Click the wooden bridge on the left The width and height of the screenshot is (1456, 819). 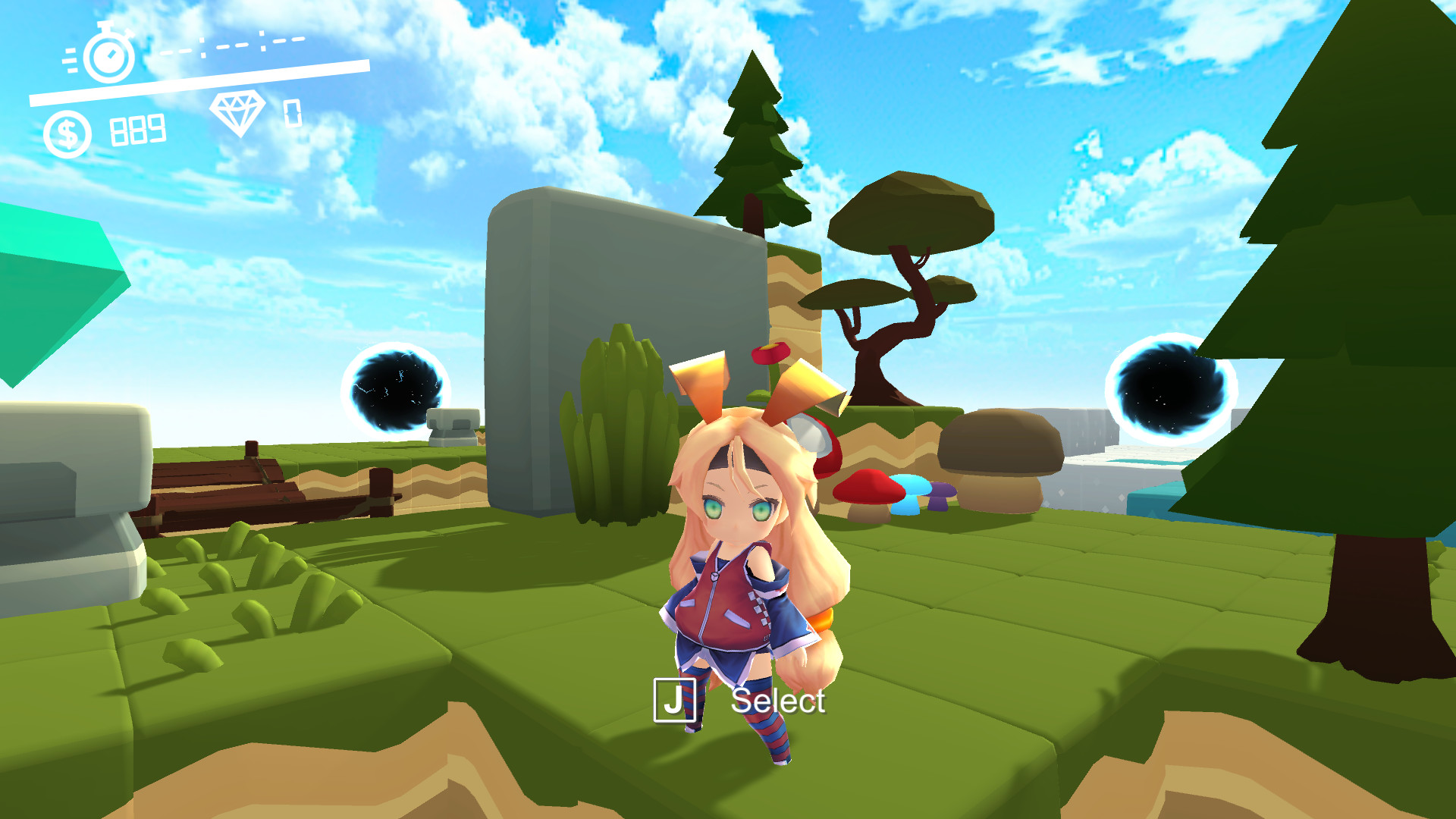click(250, 485)
